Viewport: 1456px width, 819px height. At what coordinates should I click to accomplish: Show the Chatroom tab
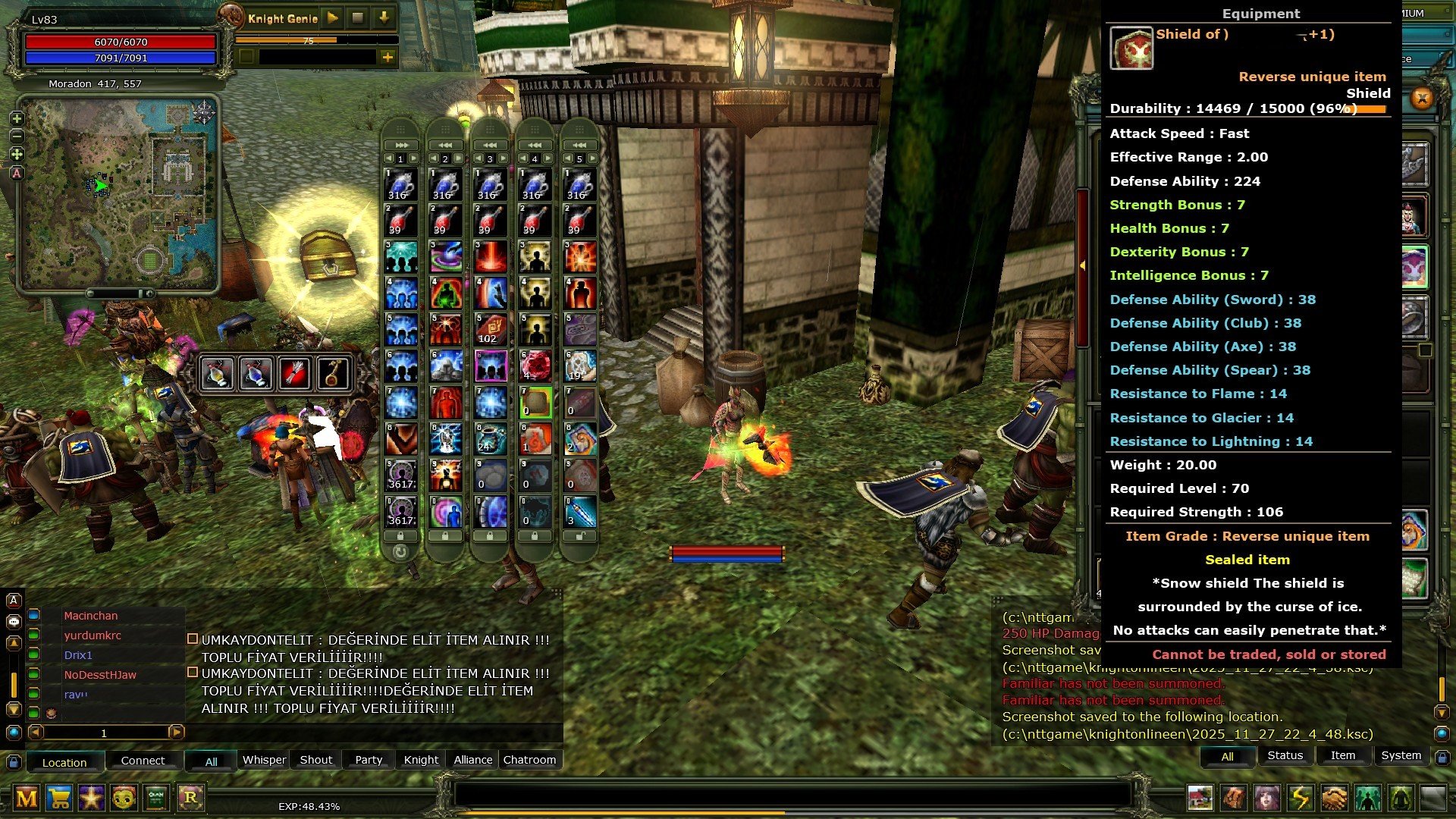(x=529, y=760)
